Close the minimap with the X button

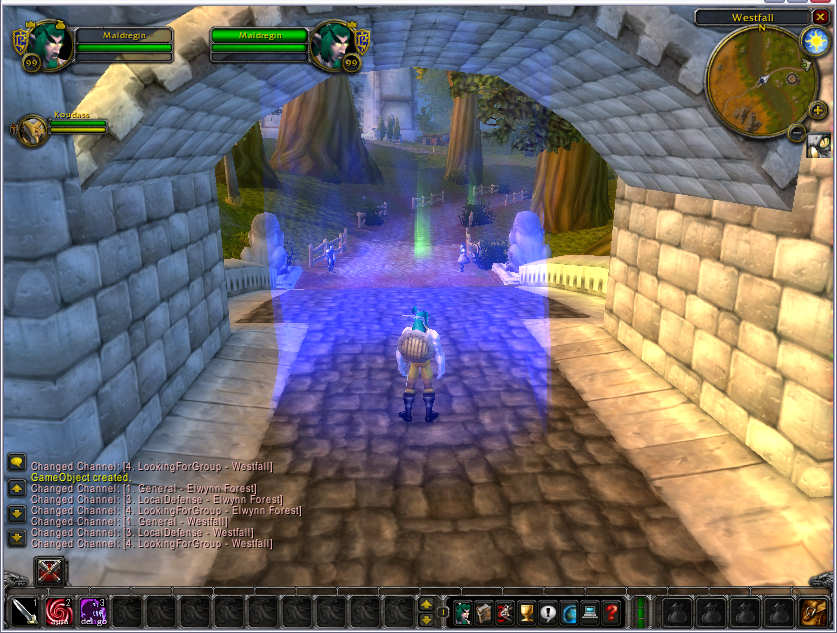point(821,17)
